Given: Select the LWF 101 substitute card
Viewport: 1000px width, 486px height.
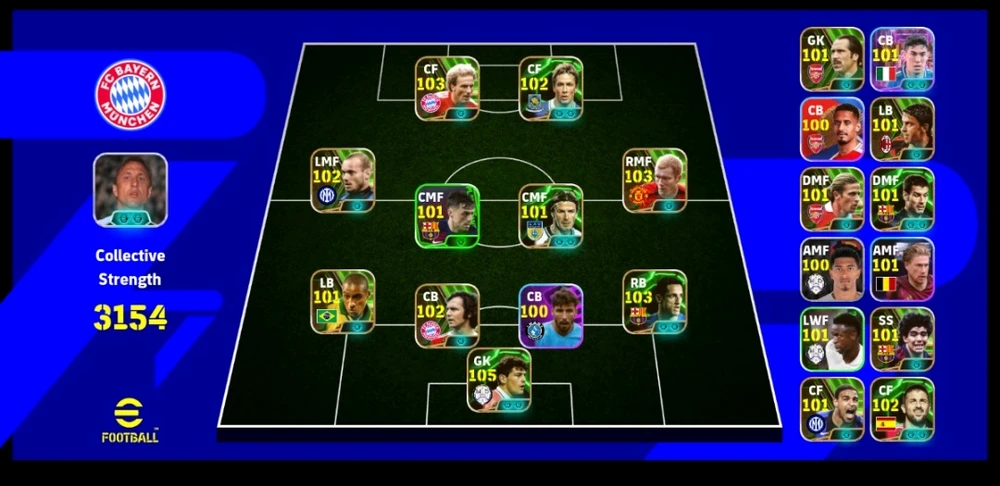Looking at the screenshot, I should coord(832,340).
